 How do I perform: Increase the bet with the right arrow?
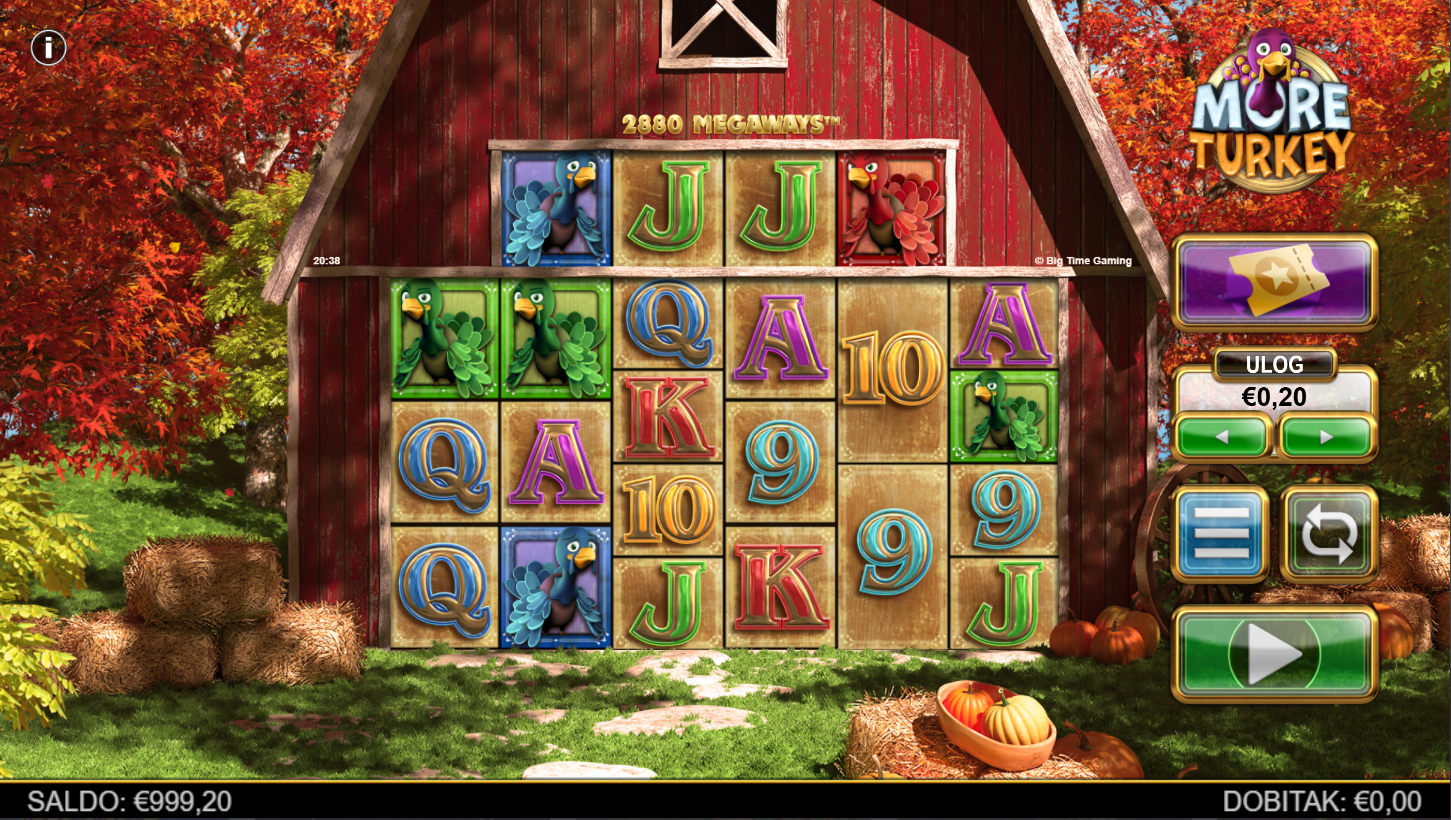1327,437
